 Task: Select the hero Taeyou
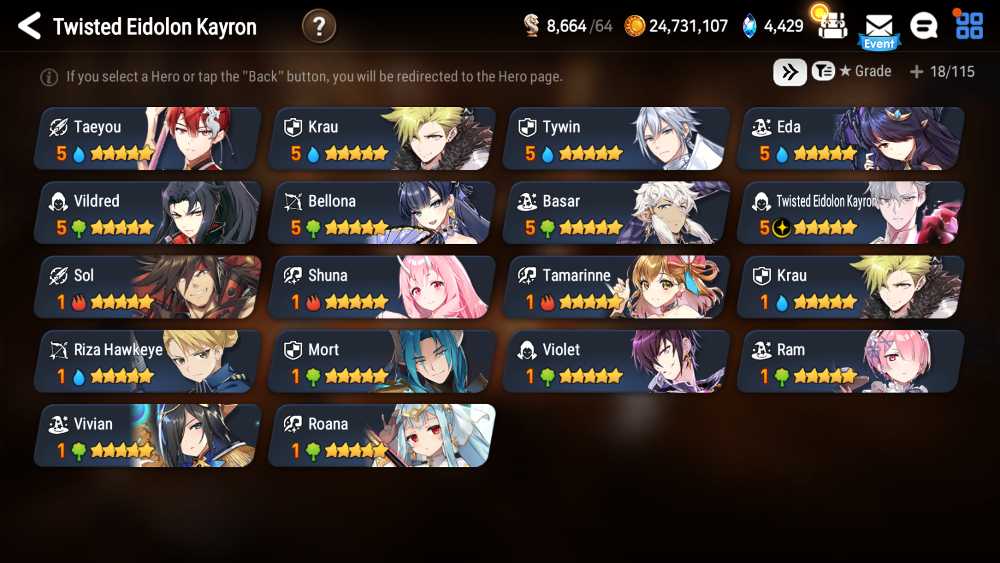pyautogui.click(x=148, y=139)
